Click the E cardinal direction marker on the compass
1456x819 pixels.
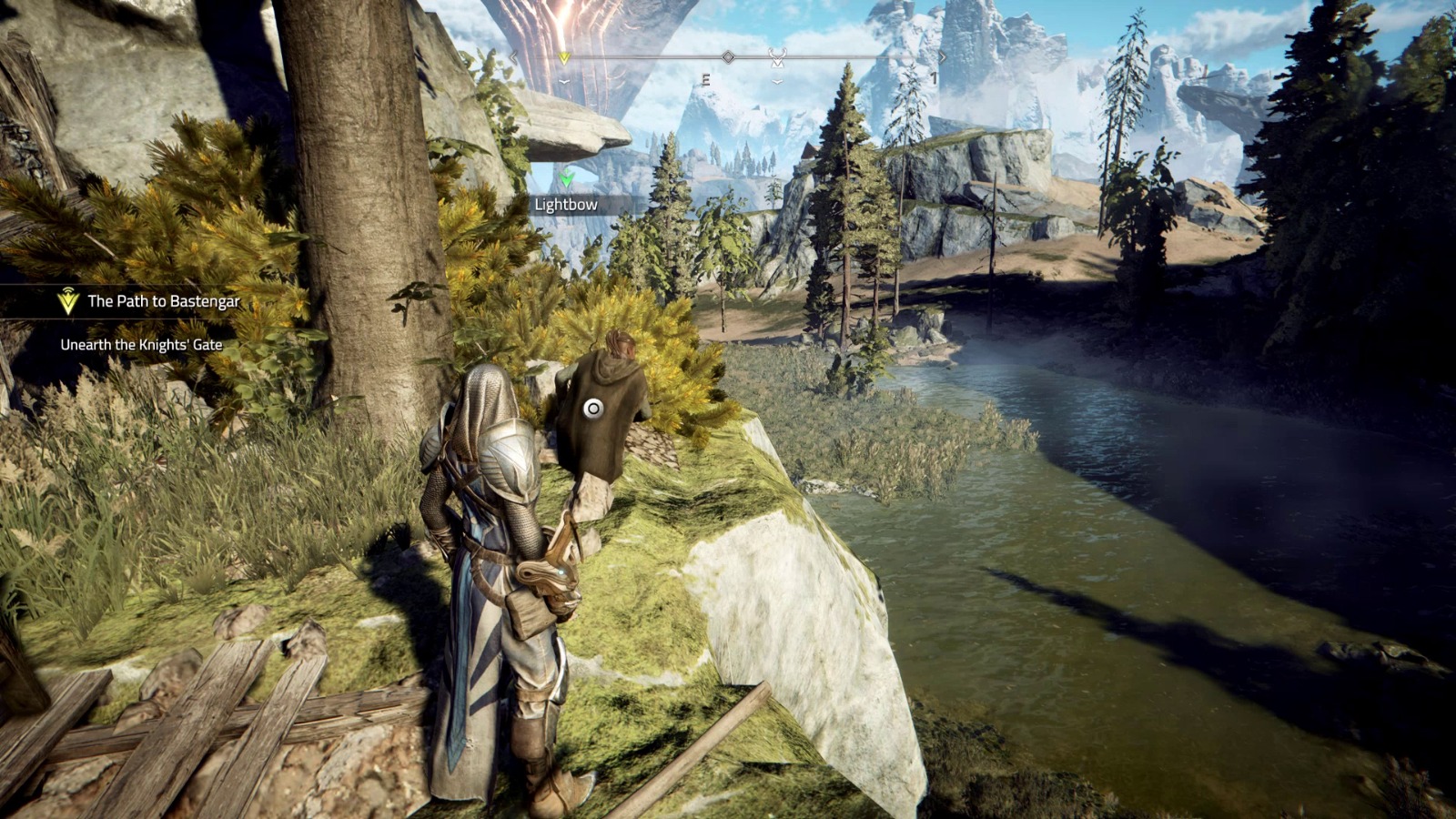(706, 78)
